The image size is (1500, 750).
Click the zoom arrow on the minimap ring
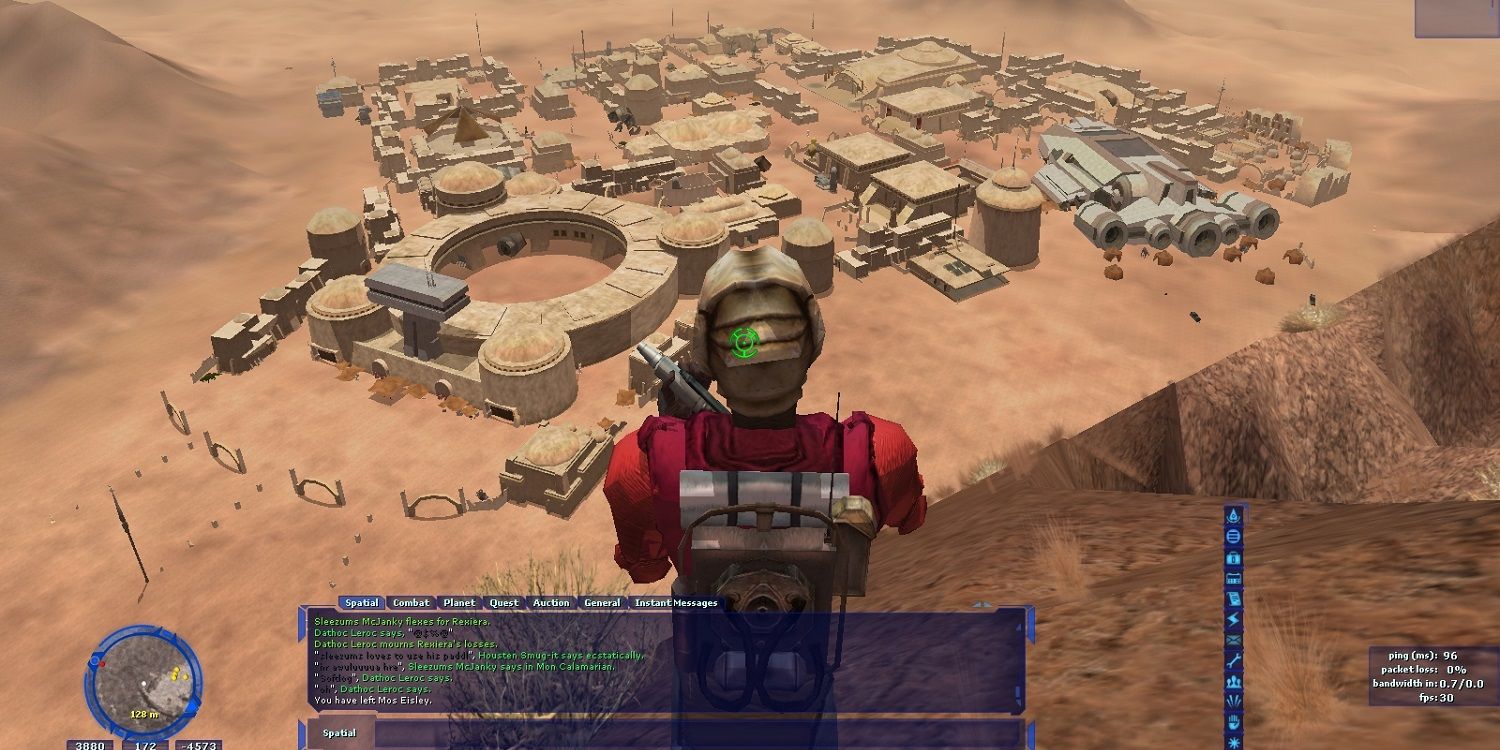click(x=192, y=708)
